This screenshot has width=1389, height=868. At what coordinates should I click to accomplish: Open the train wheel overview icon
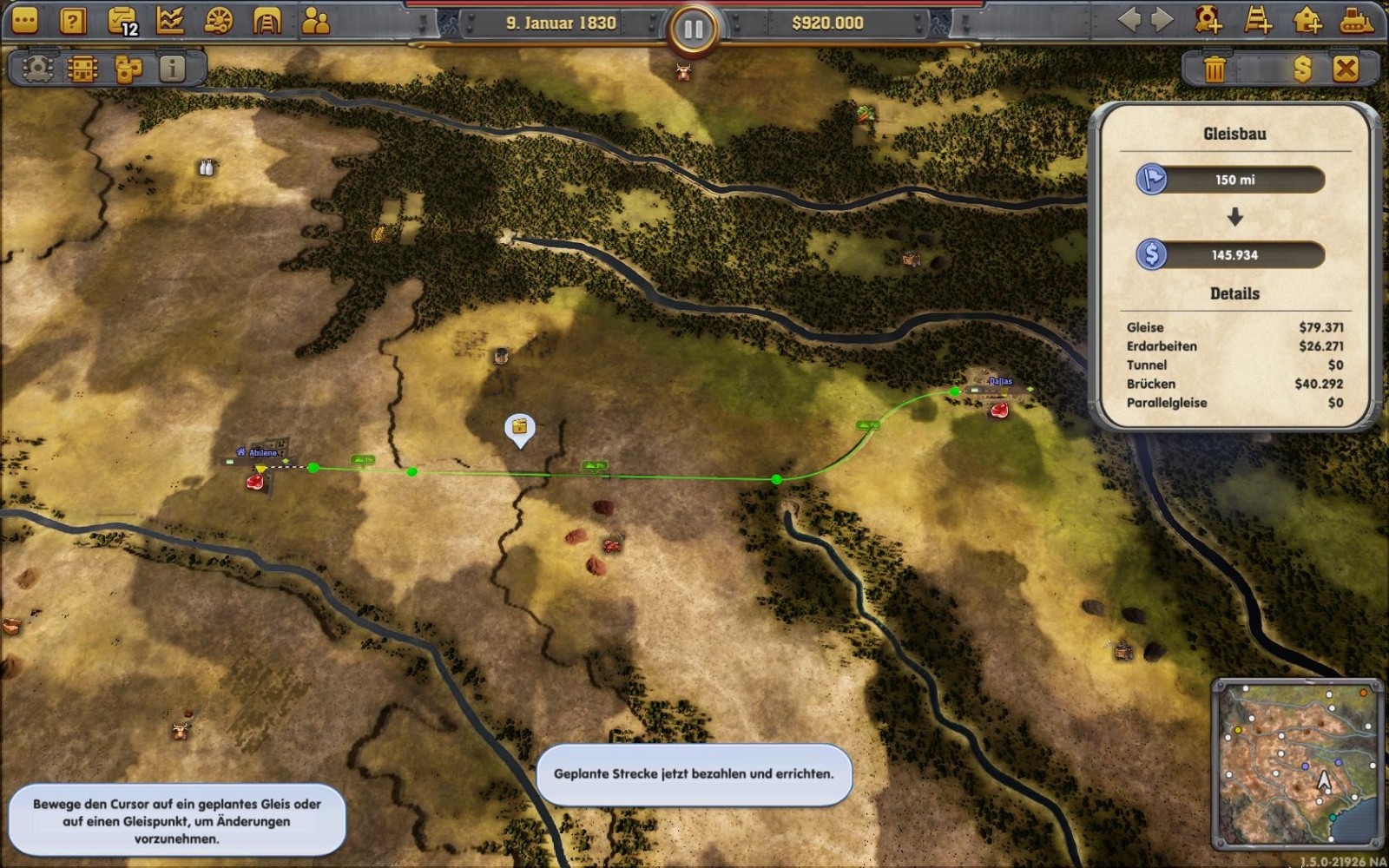click(219, 21)
